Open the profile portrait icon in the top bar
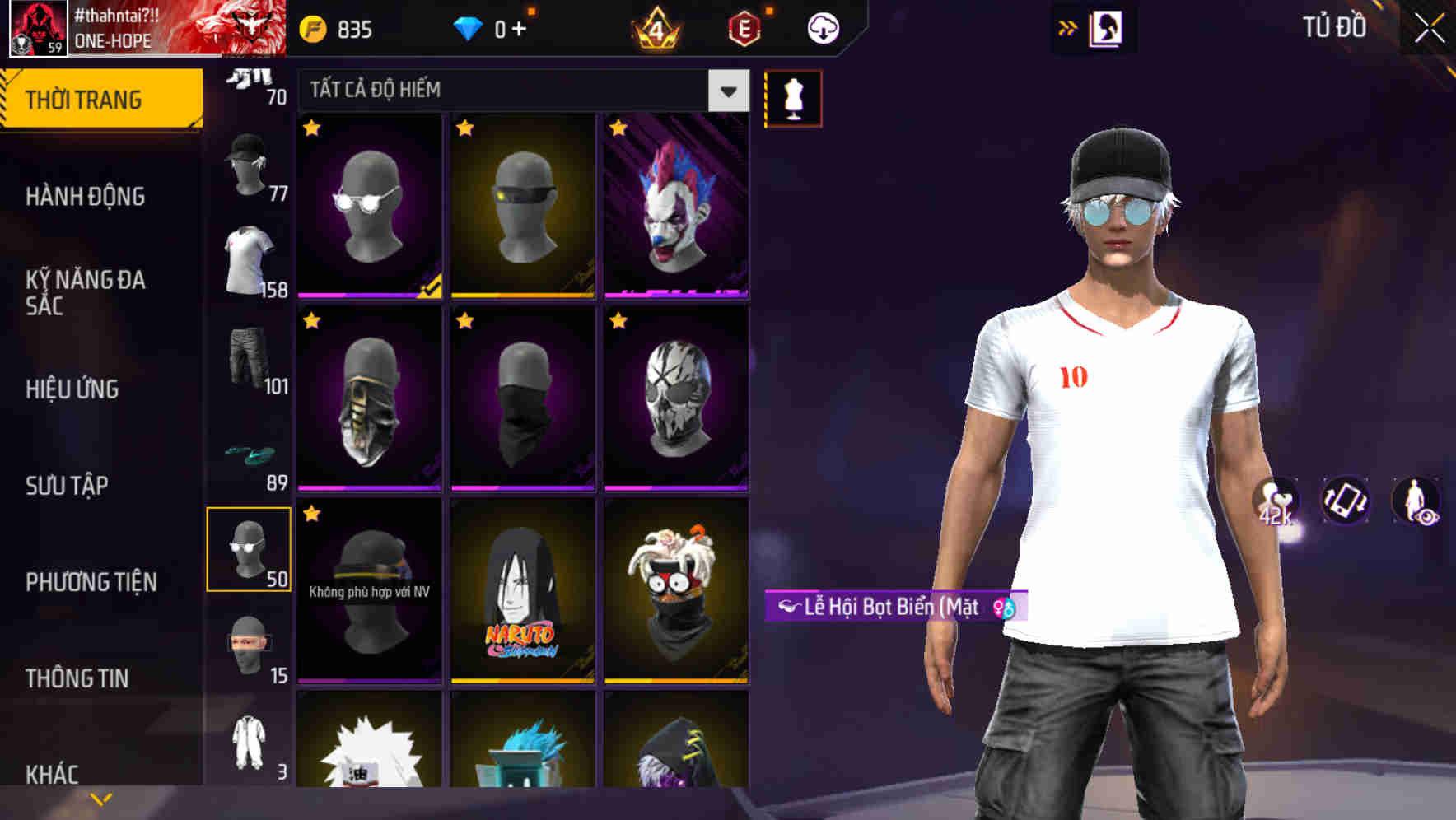 coord(1108,28)
